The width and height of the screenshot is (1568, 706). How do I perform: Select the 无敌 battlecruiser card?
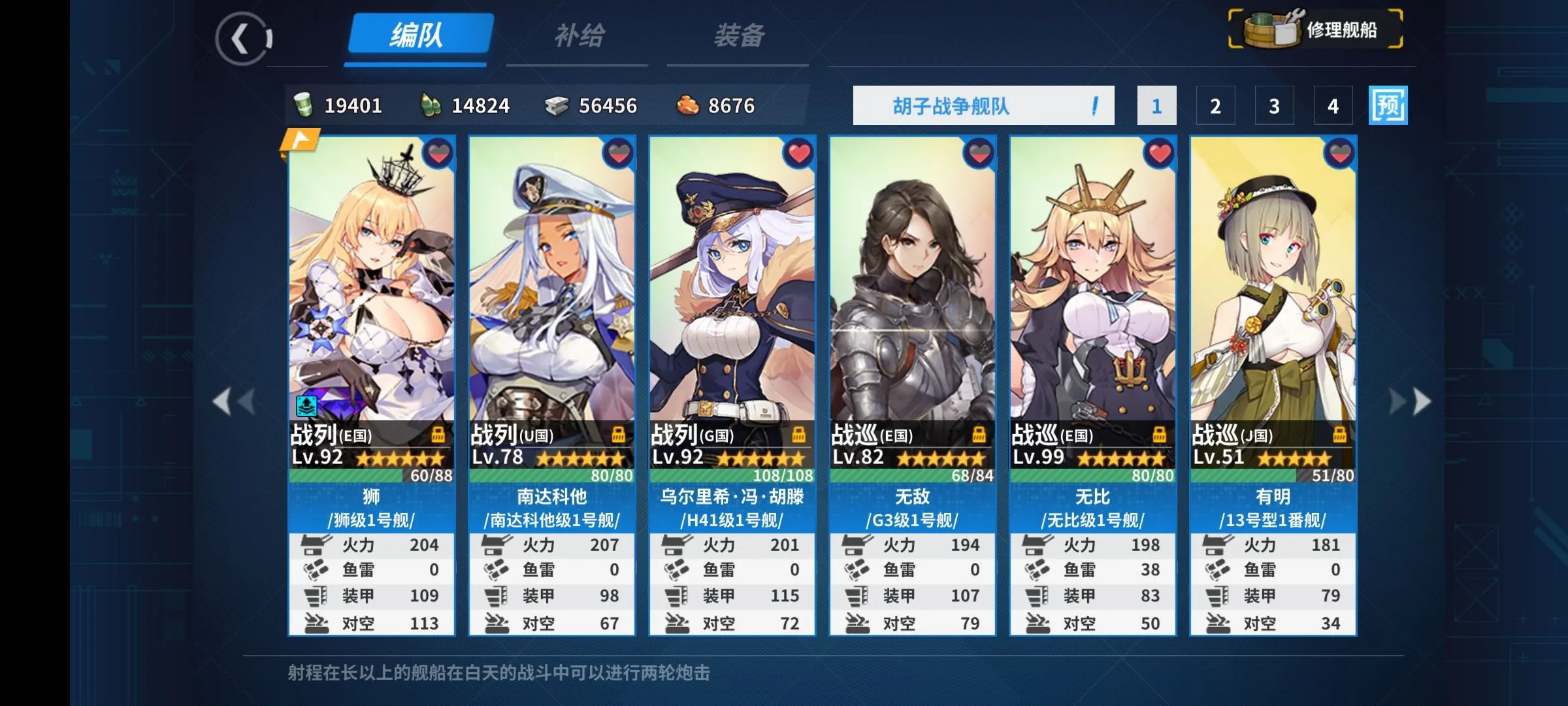[912, 294]
